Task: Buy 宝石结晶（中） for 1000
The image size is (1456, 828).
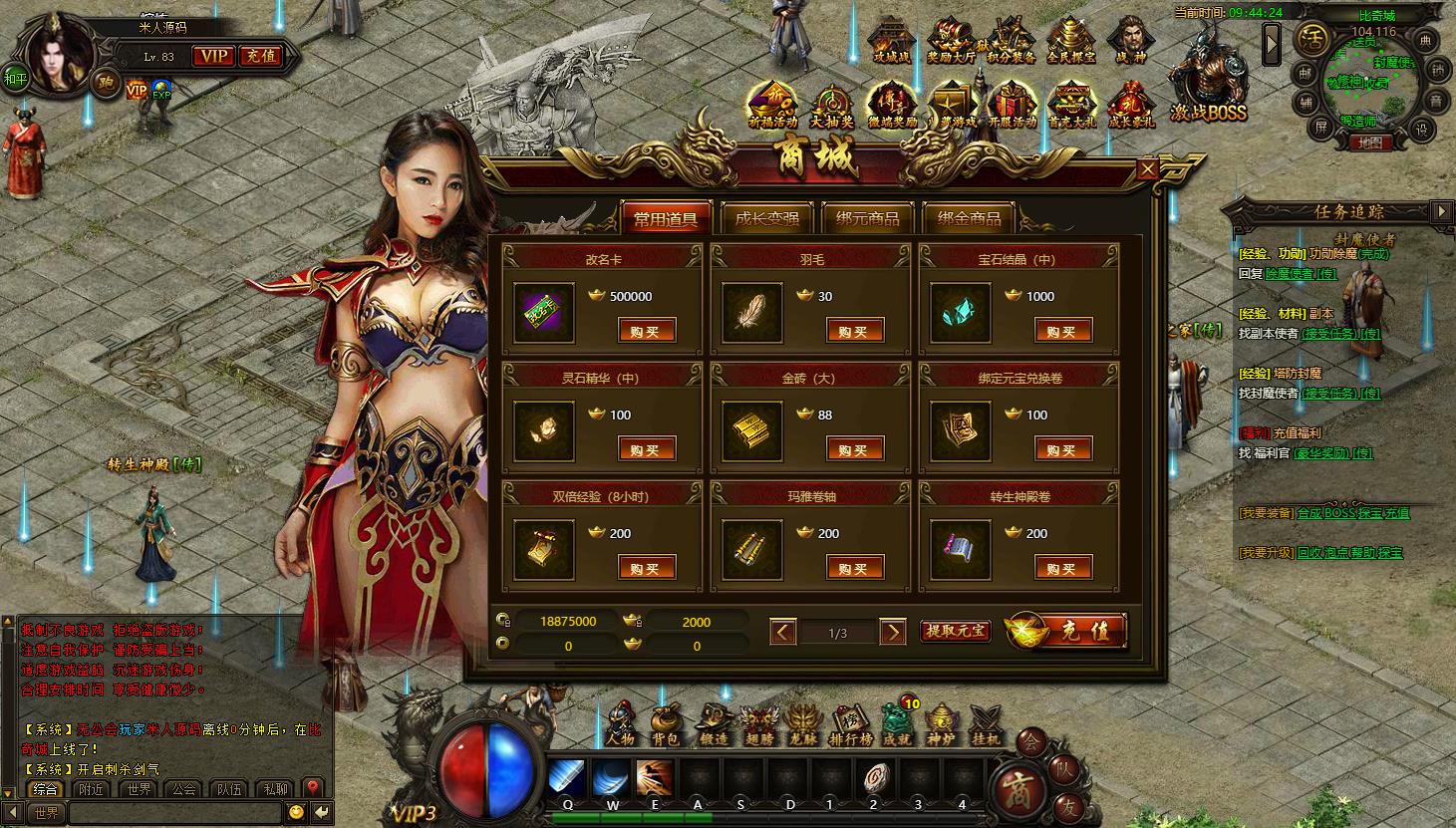Action: pos(1062,331)
